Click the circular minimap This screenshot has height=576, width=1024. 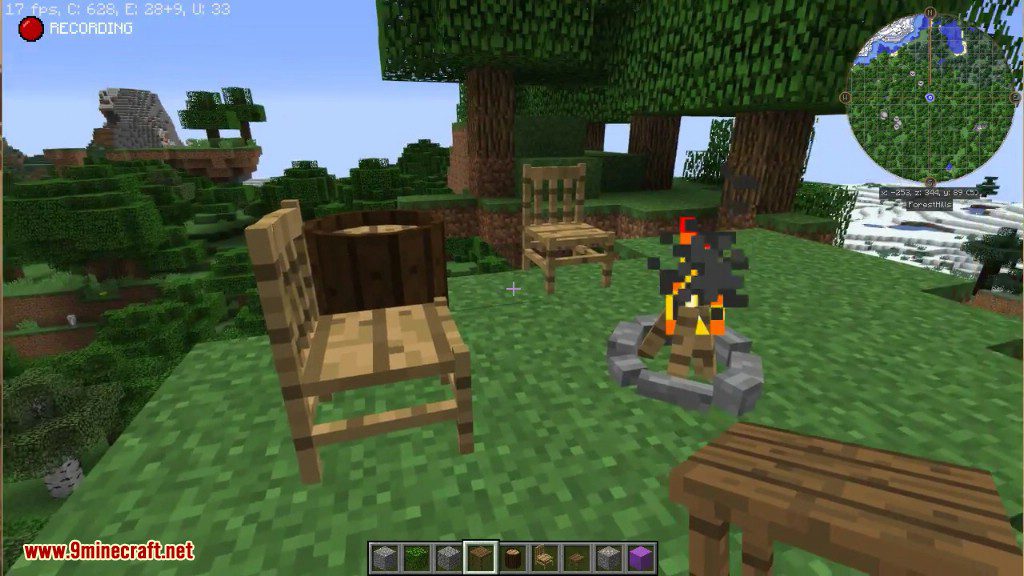tap(930, 98)
